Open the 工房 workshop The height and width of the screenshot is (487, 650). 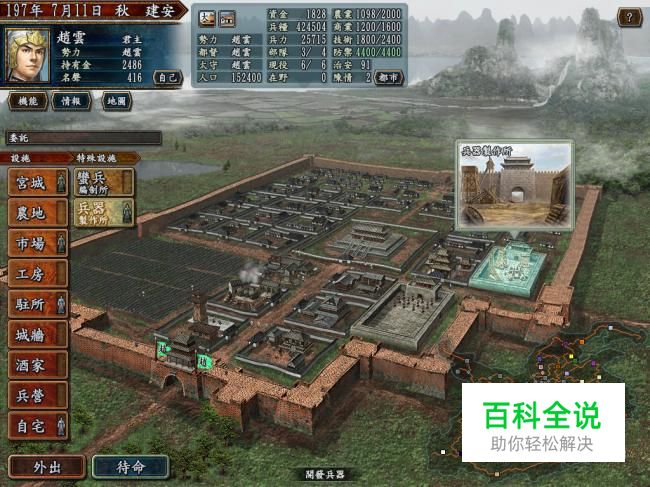(x=37, y=273)
